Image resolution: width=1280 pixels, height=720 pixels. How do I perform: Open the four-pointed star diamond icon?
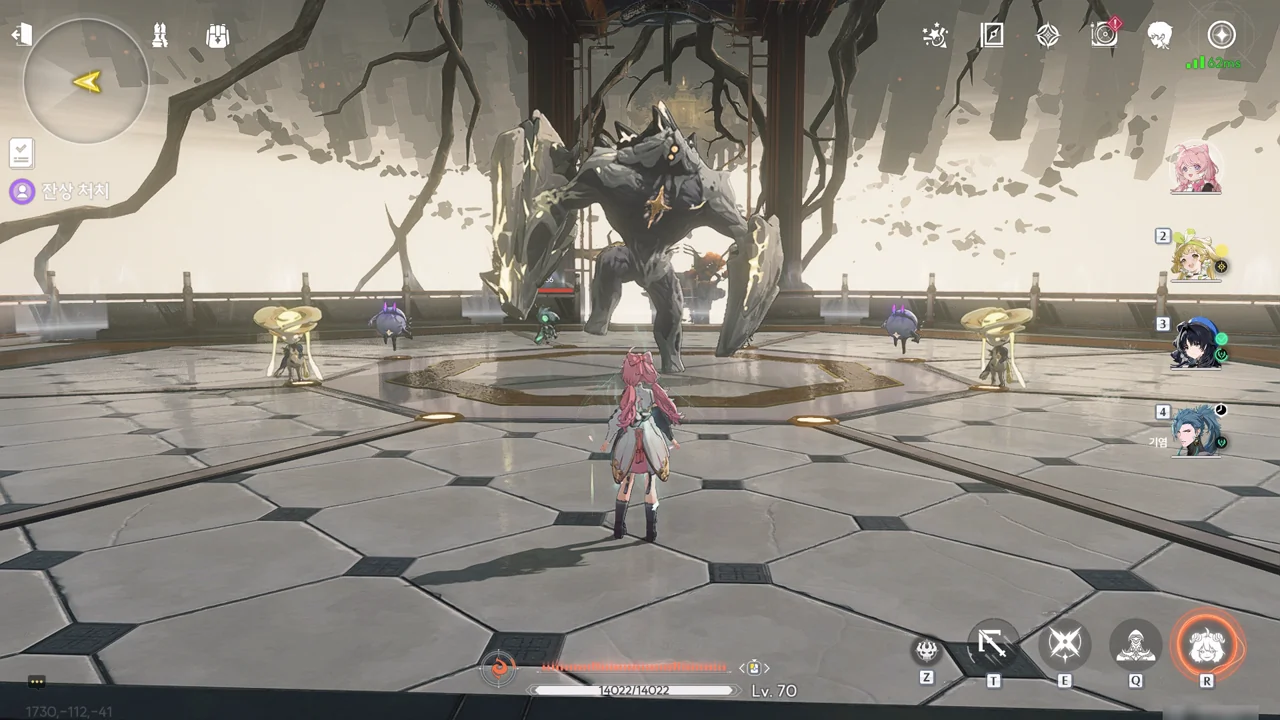[x=1047, y=36]
